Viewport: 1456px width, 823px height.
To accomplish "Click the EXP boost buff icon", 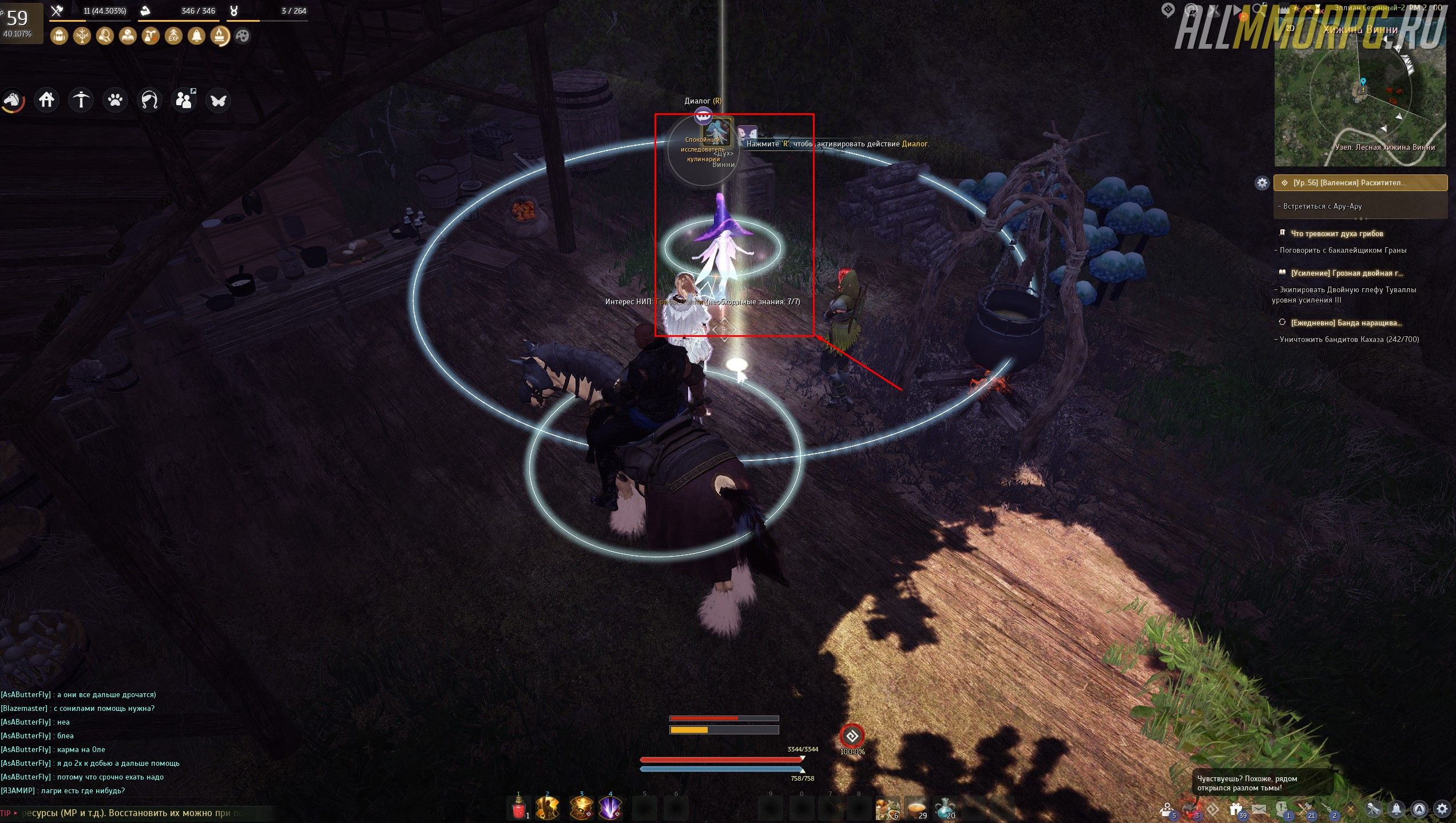I will point(173,36).
